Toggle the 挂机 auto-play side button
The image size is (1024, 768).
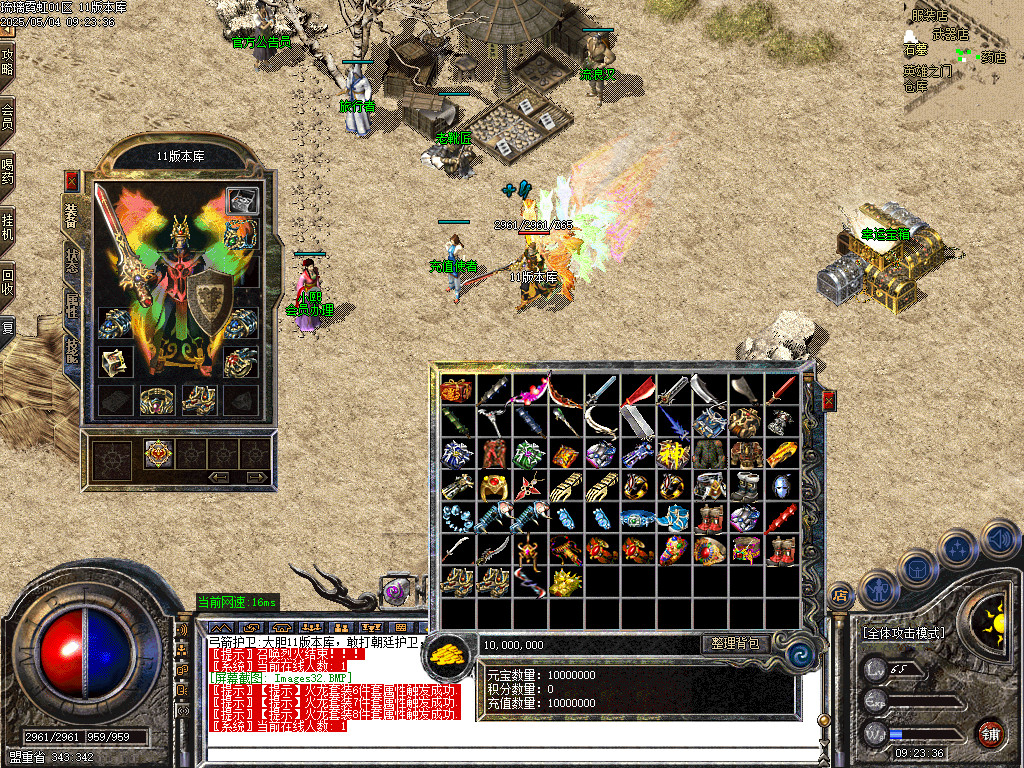8,224
